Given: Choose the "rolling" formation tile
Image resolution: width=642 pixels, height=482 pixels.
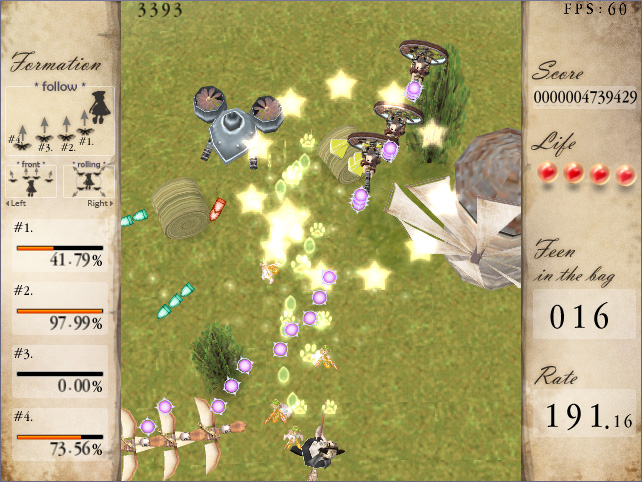Looking at the screenshot, I should tap(88, 179).
